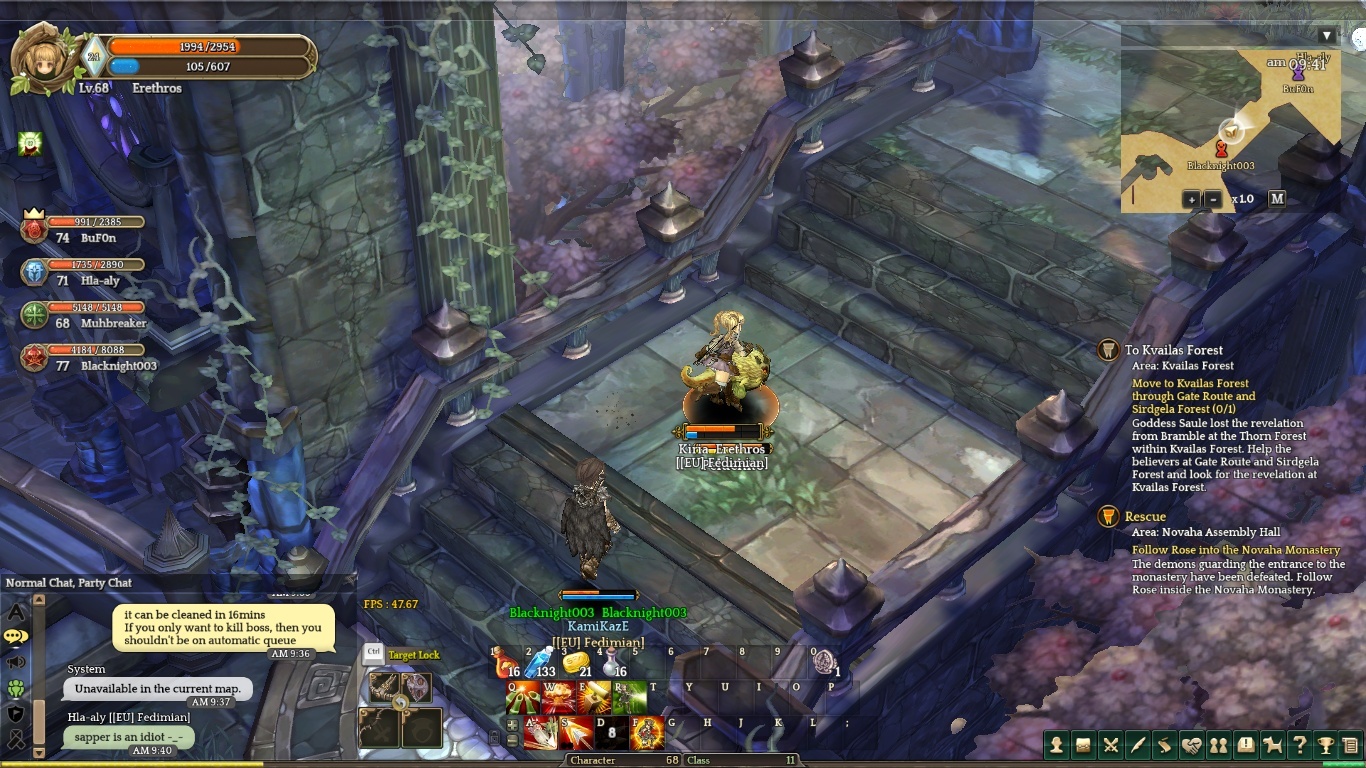The height and width of the screenshot is (768, 1366).
Task: Switch to the green party chat channel
Action: (x=16, y=688)
